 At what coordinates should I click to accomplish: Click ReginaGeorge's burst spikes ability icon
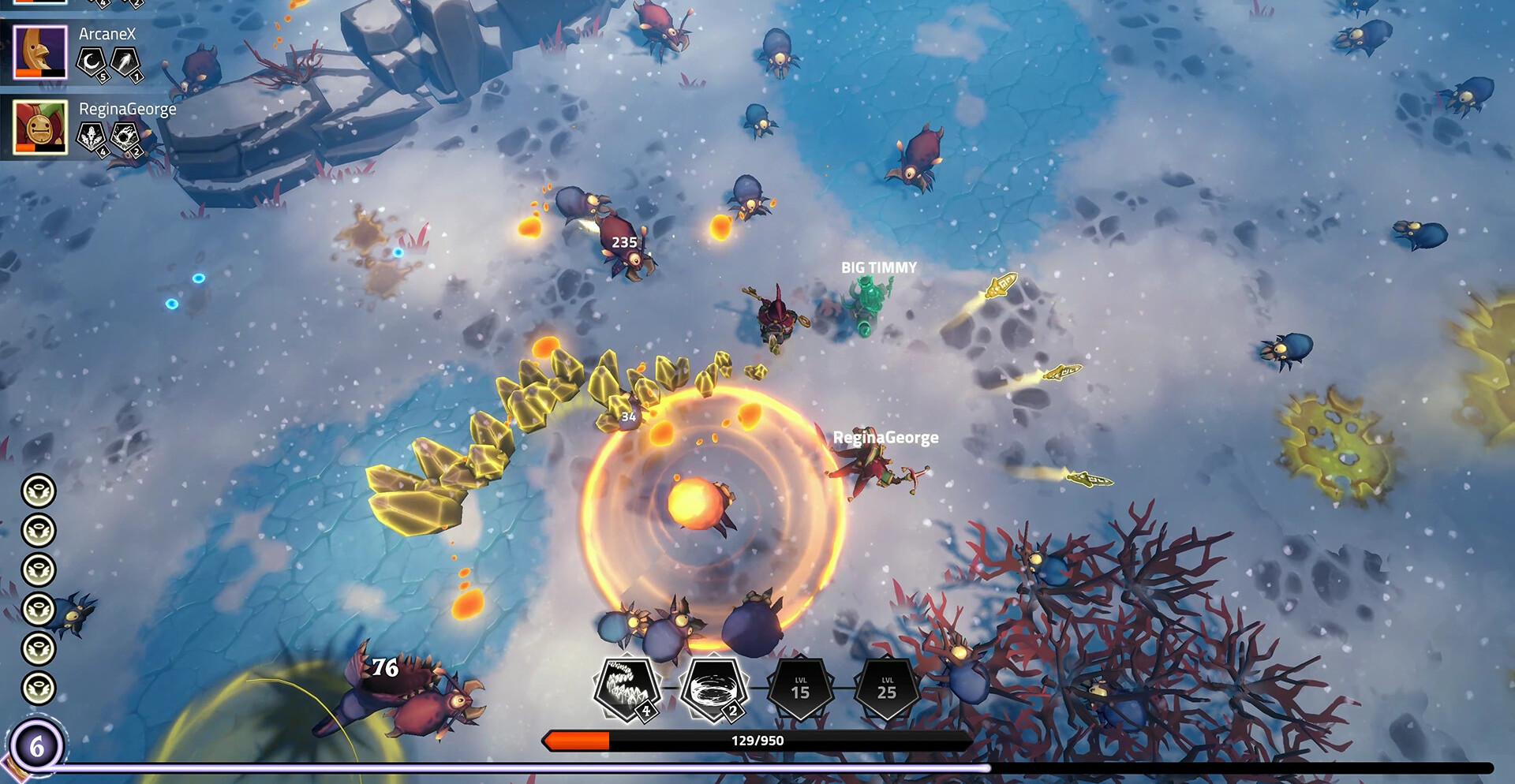[91, 136]
